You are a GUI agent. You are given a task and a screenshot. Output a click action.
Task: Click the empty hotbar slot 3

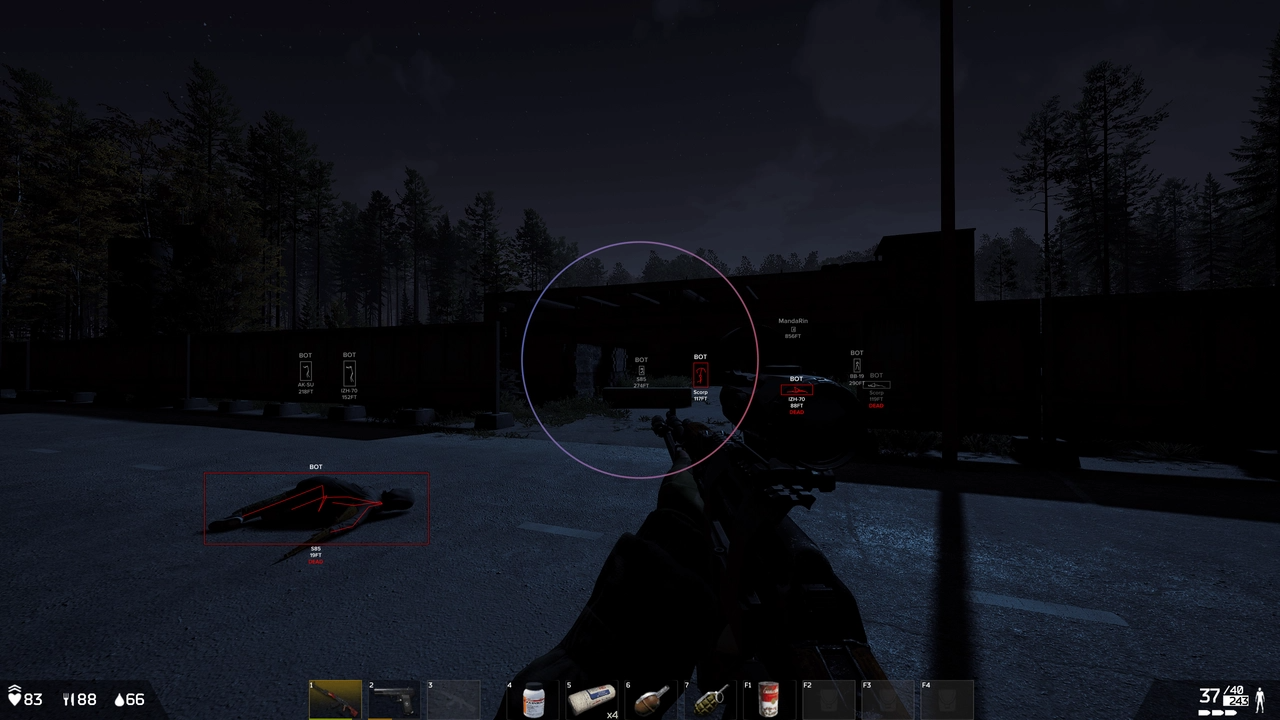(x=454, y=698)
